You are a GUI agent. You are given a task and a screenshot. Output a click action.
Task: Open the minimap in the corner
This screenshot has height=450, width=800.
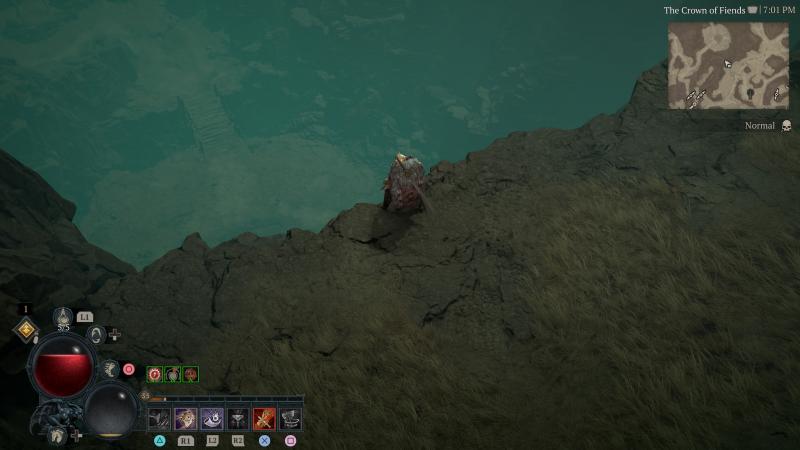click(728, 65)
